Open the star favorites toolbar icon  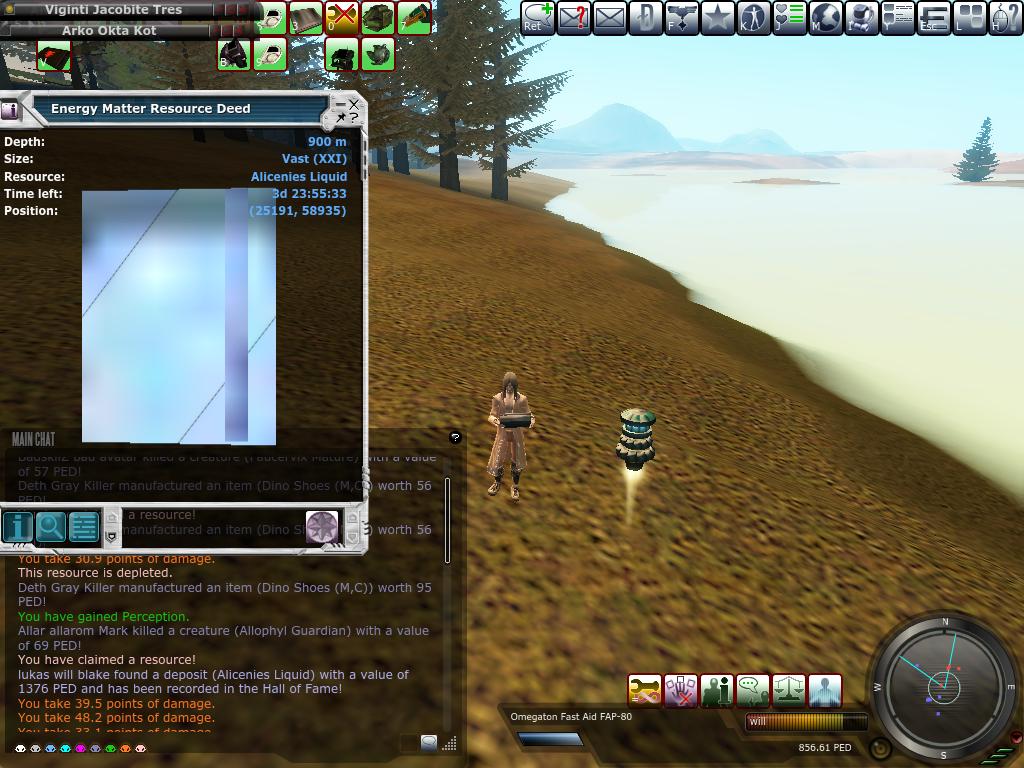click(717, 18)
